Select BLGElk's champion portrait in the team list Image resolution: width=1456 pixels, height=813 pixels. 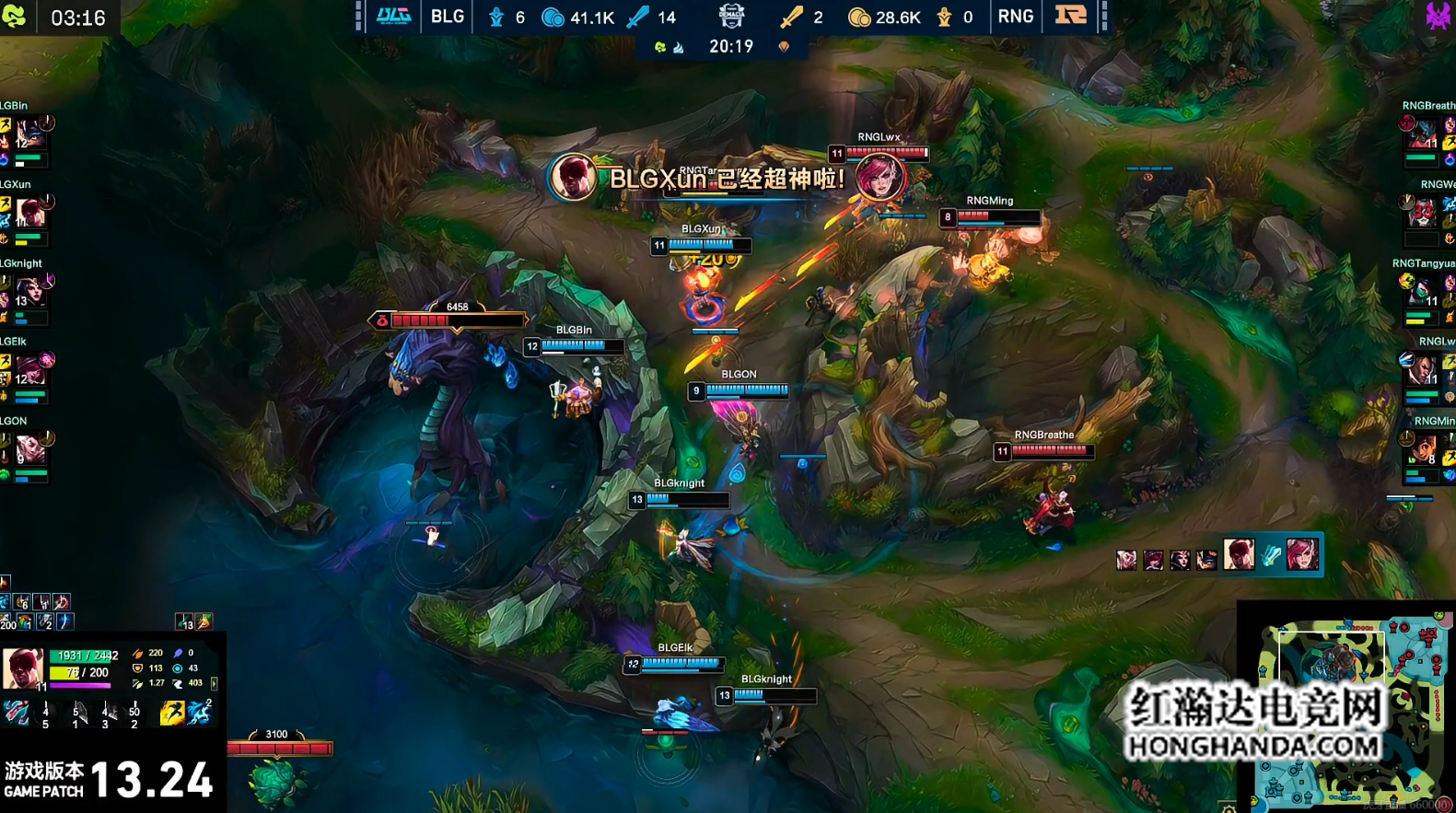31,371
